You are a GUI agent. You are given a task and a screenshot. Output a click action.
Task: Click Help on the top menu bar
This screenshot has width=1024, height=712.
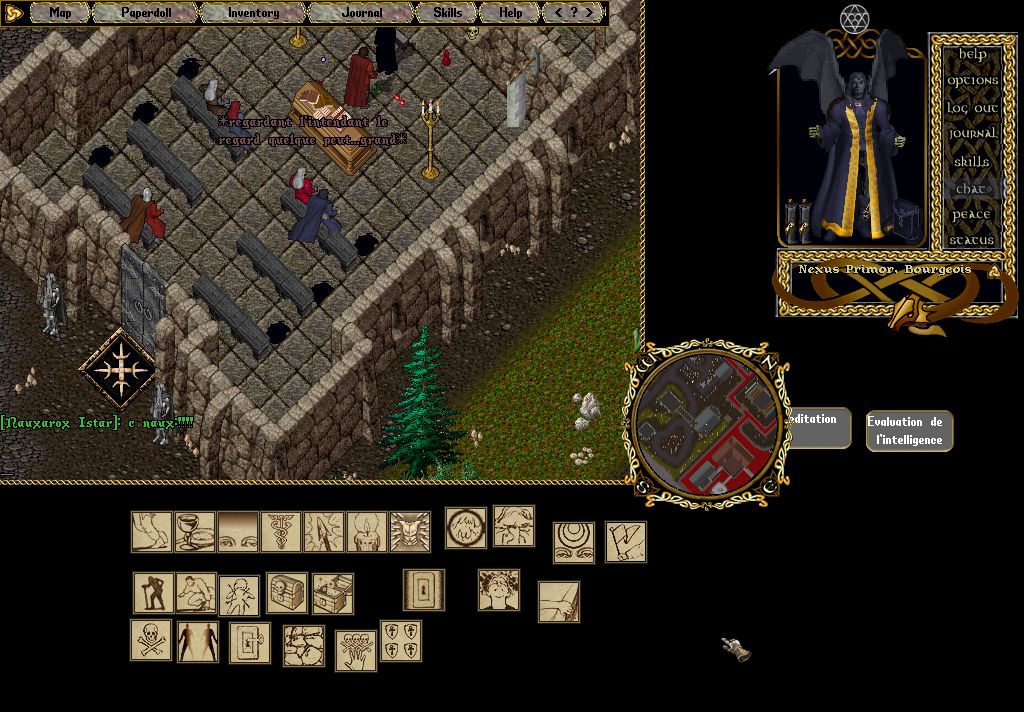510,13
